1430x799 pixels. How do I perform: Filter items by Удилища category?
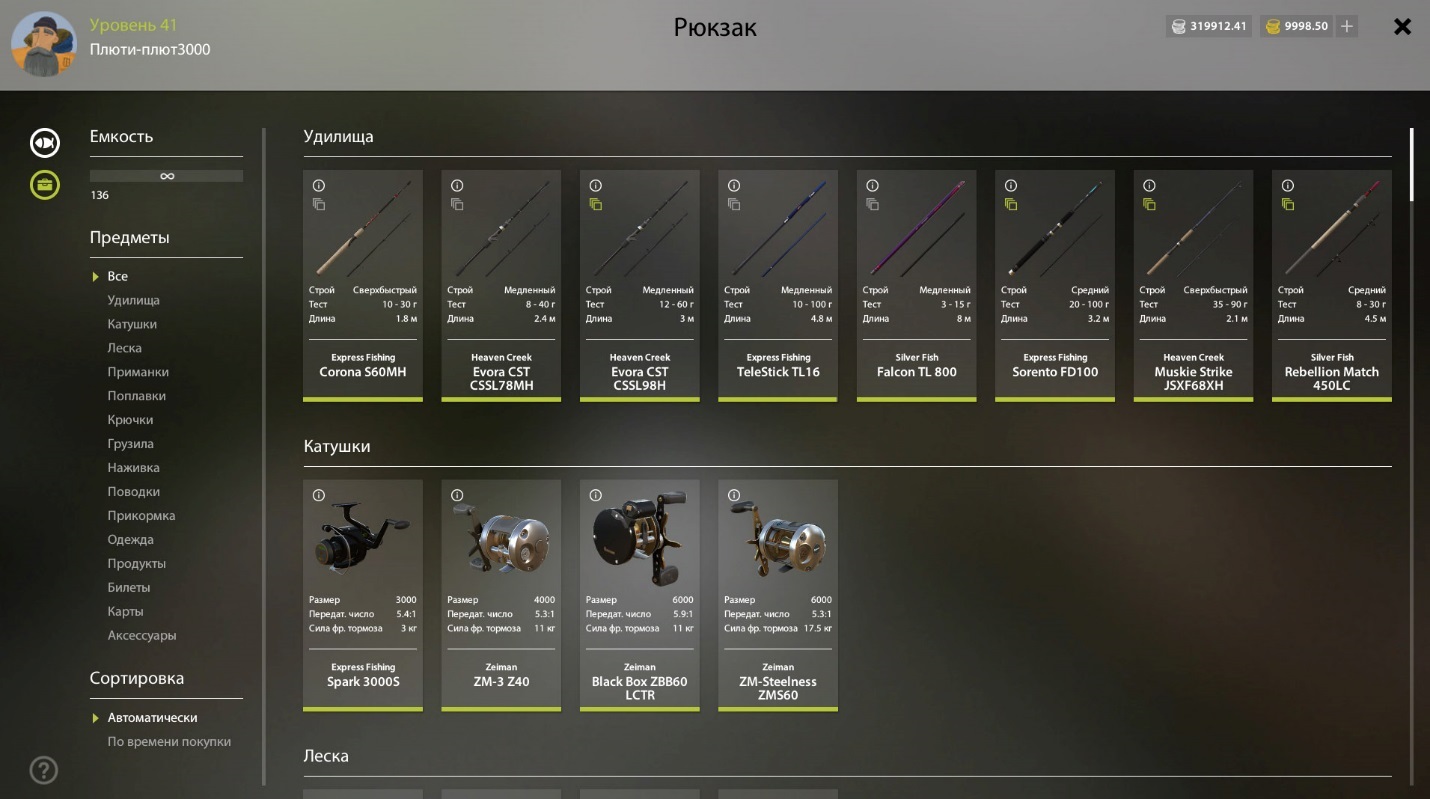point(133,300)
